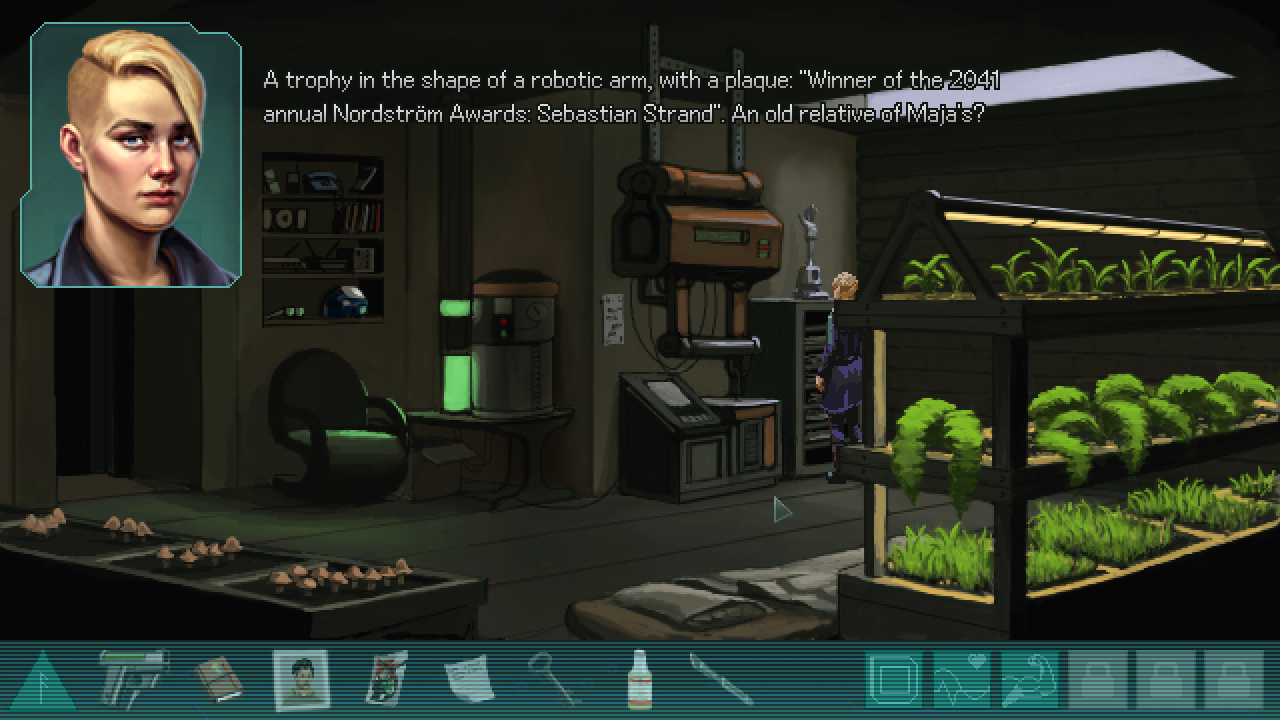Screen dimensions: 1280x720
Task: Choose the scalpel inventory item
Action: (x=721, y=680)
